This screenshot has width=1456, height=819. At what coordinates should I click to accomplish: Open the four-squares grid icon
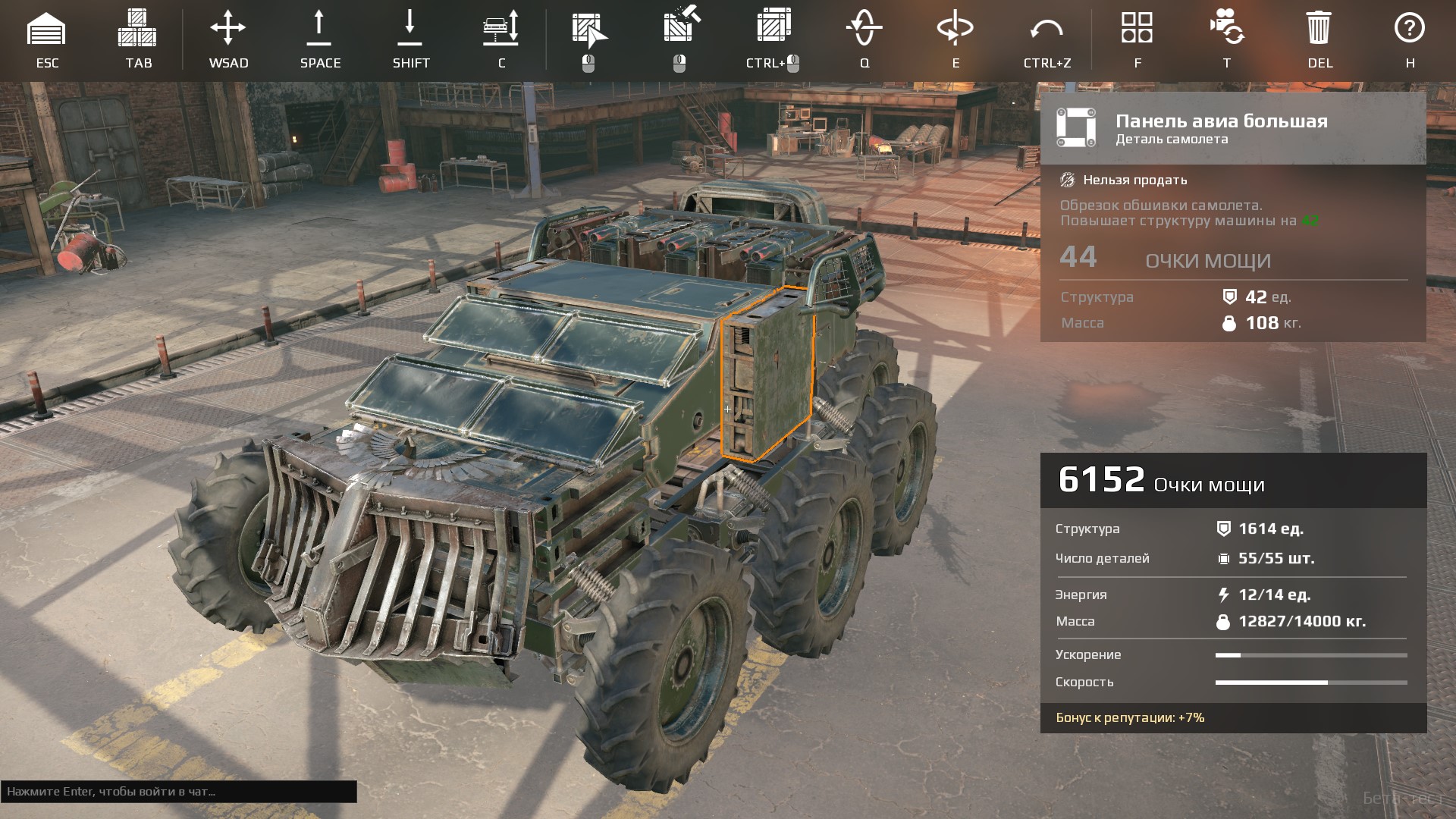(x=1137, y=28)
